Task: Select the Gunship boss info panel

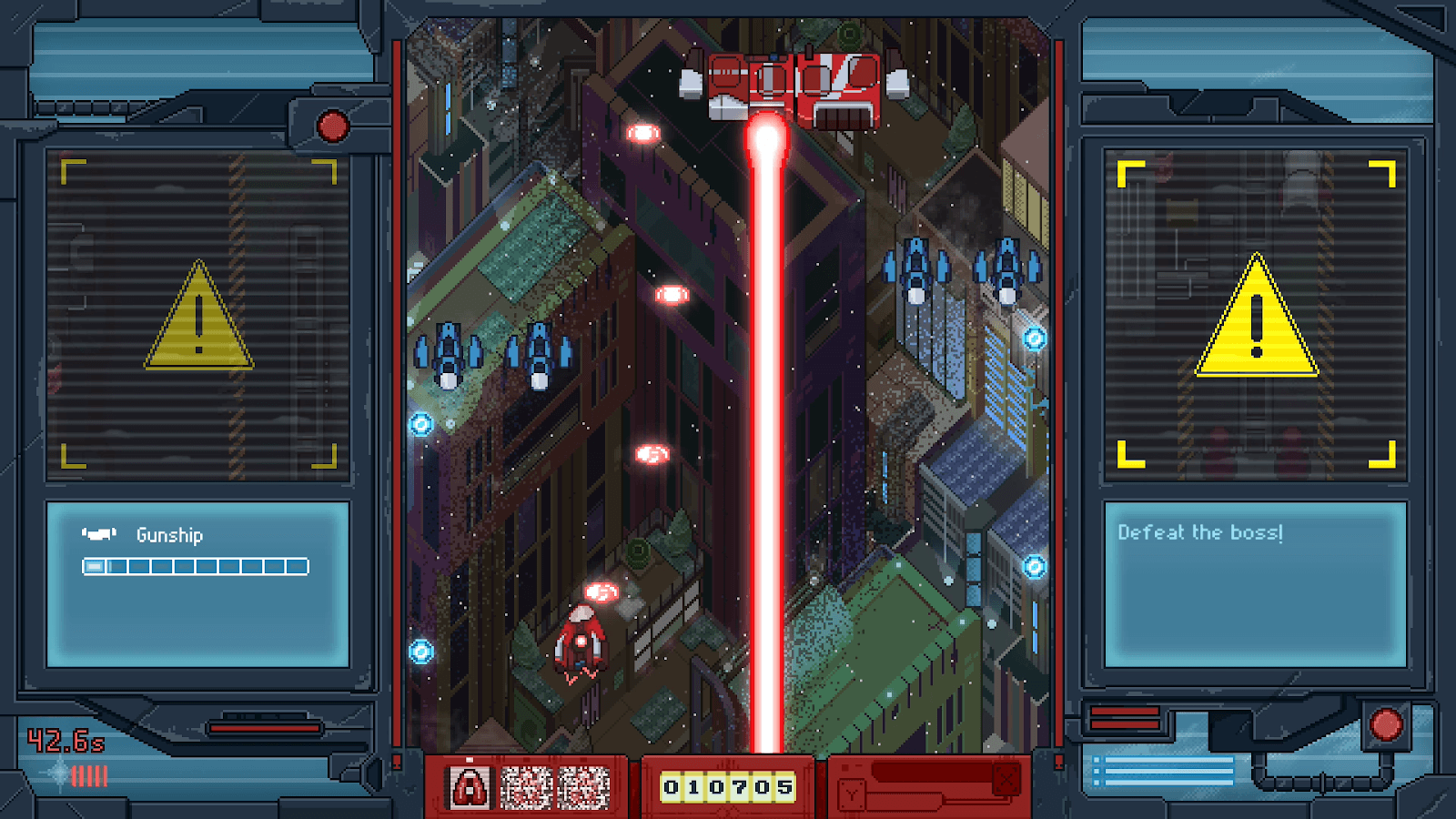Action: pyautogui.click(x=197, y=584)
